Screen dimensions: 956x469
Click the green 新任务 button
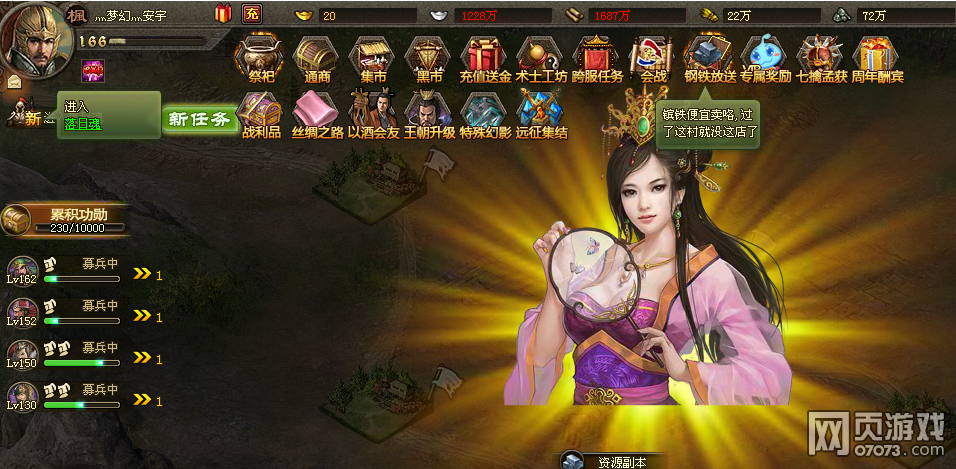click(198, 119)
